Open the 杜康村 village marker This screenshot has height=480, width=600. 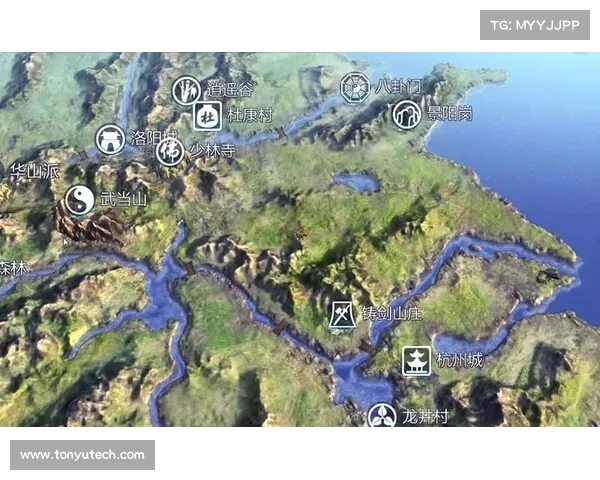point(207,115)
